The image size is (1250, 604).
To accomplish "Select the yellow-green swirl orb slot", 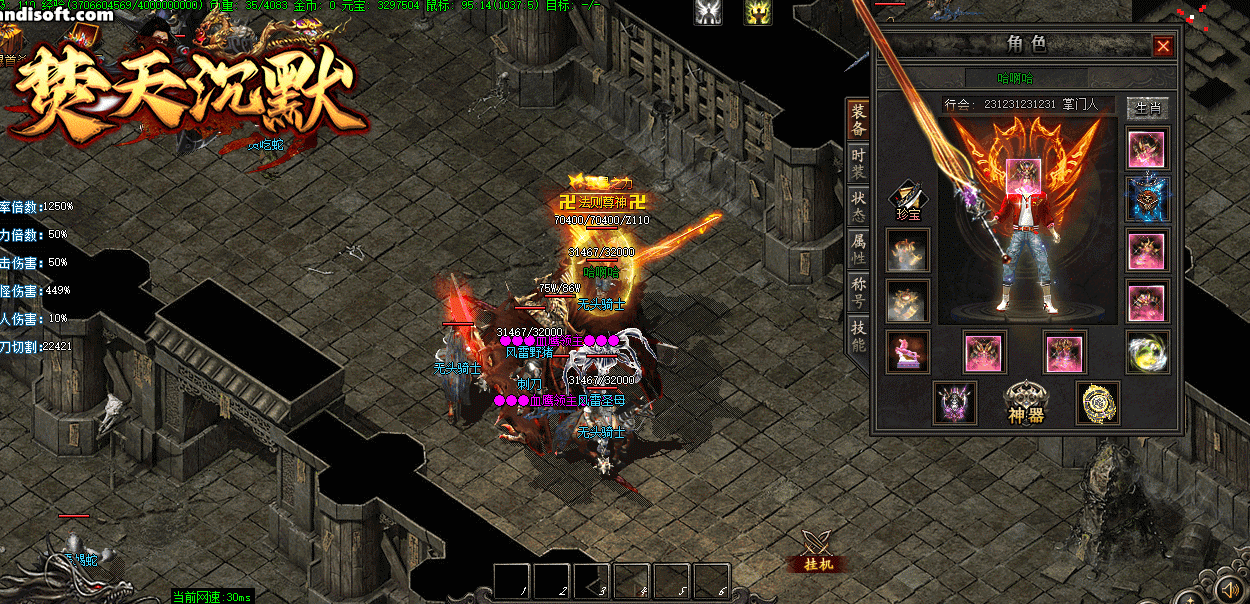I will pyautogui.click(x=1147, y=352).
